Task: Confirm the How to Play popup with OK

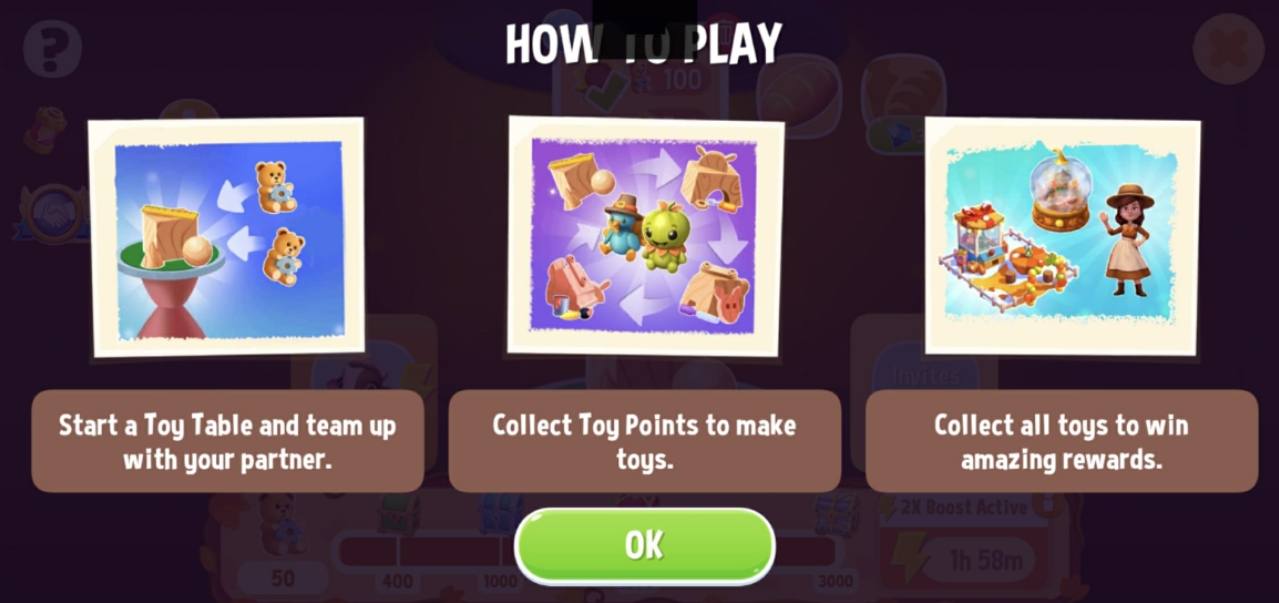Action: 644,545
